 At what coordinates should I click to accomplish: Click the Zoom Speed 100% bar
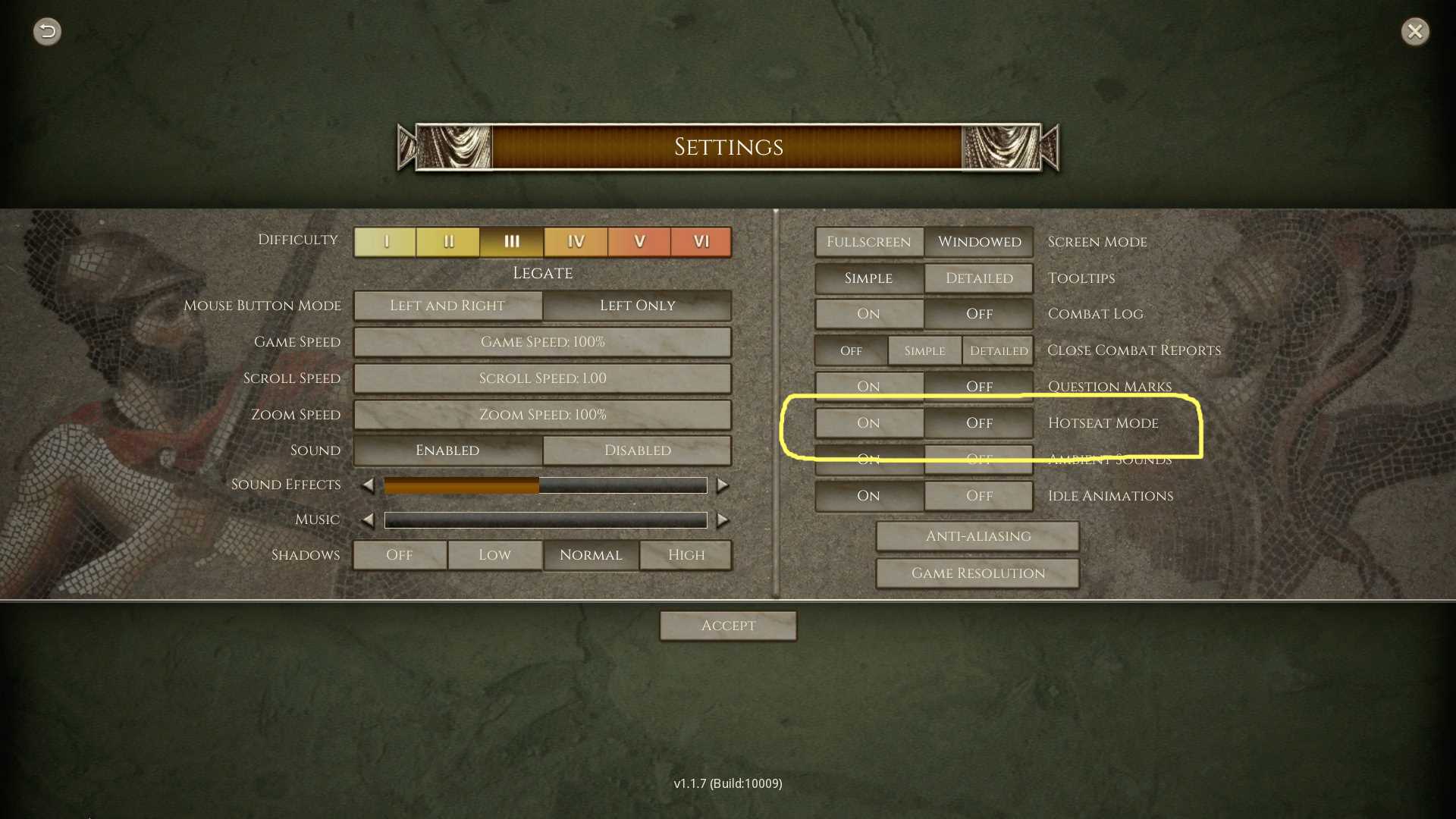point(542,415)
